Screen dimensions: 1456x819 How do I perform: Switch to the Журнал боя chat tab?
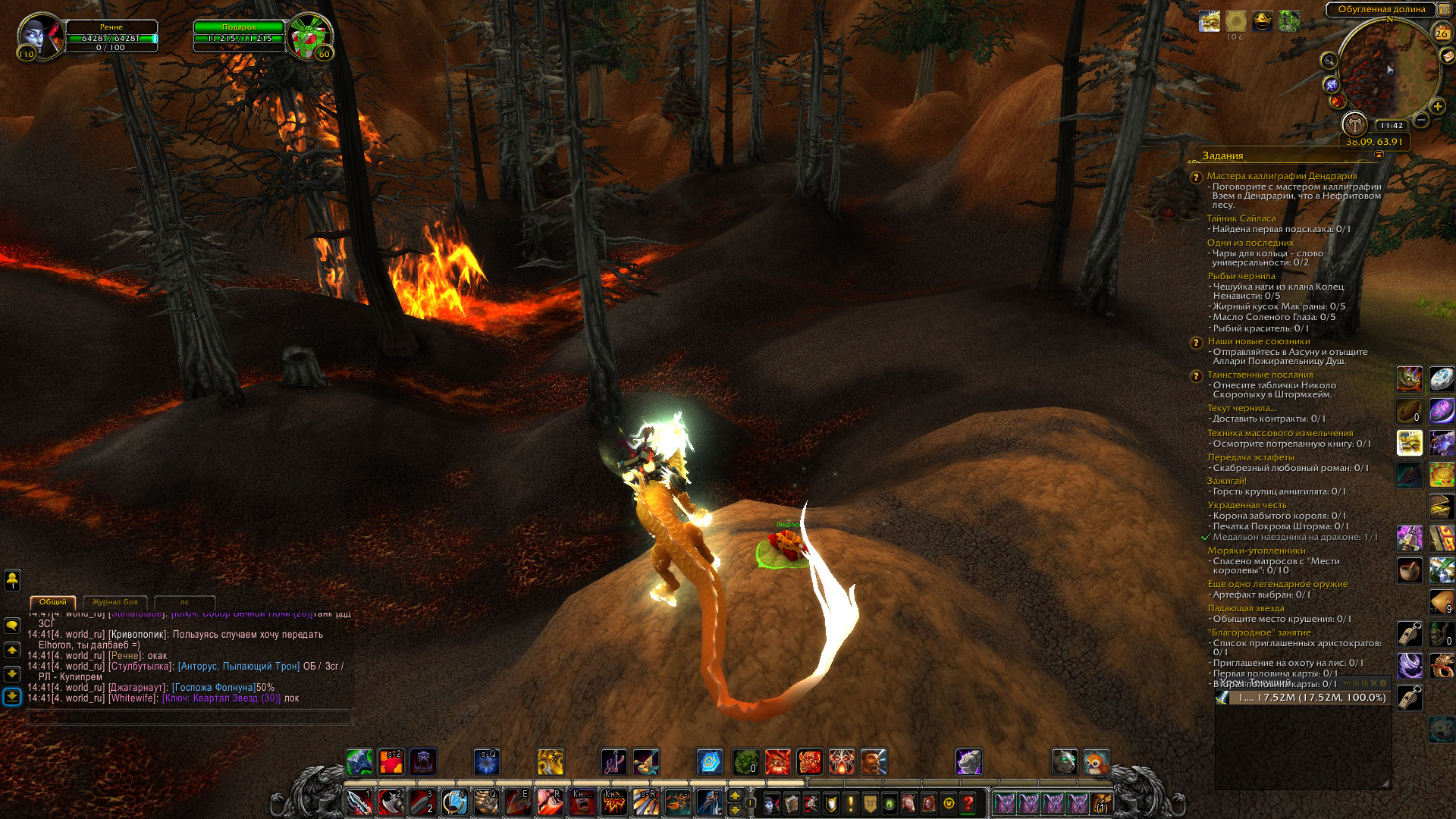[x=115, y=602]
